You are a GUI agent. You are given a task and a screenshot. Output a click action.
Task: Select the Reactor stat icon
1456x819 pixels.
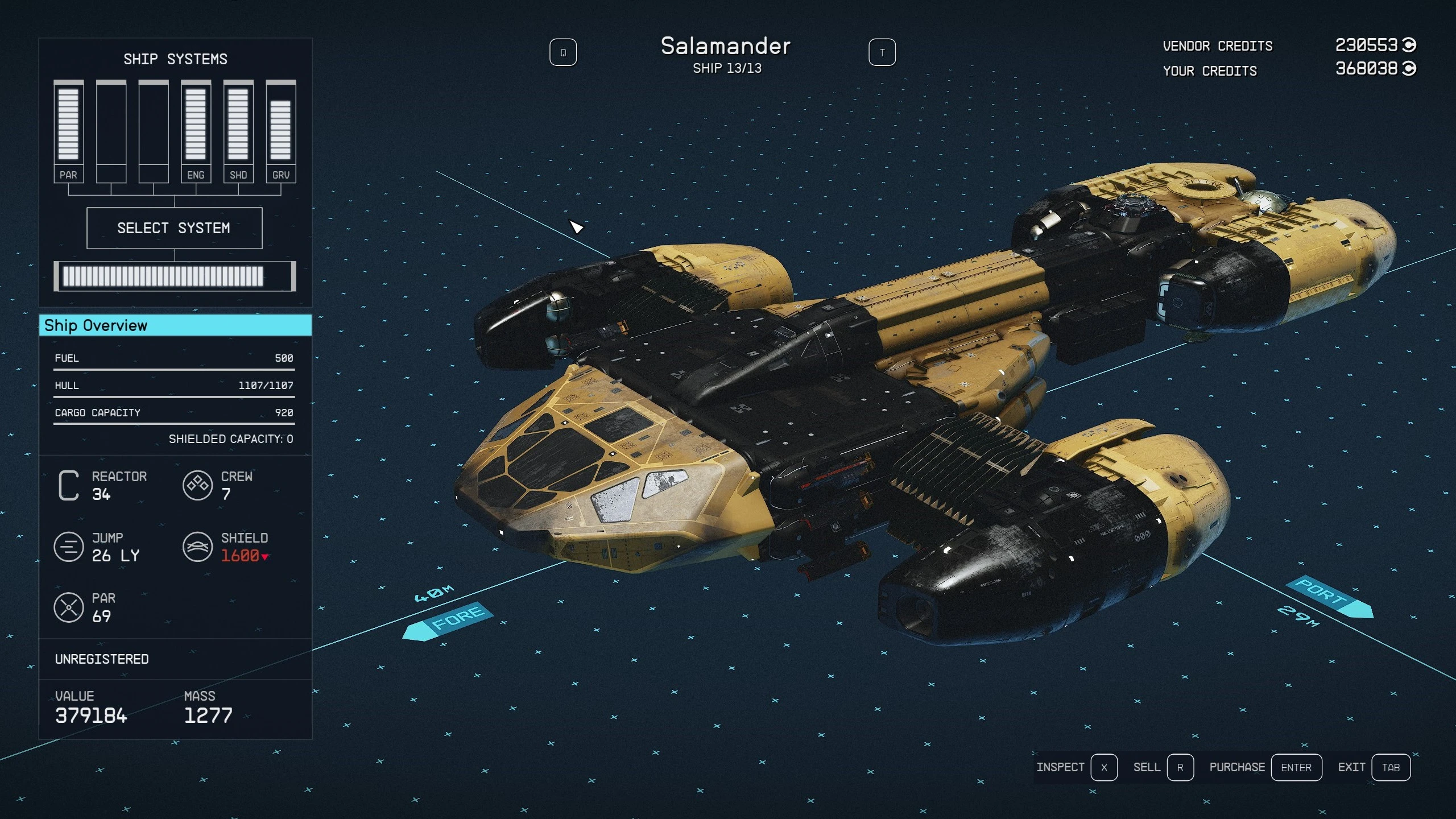click(x=68, y=485)
